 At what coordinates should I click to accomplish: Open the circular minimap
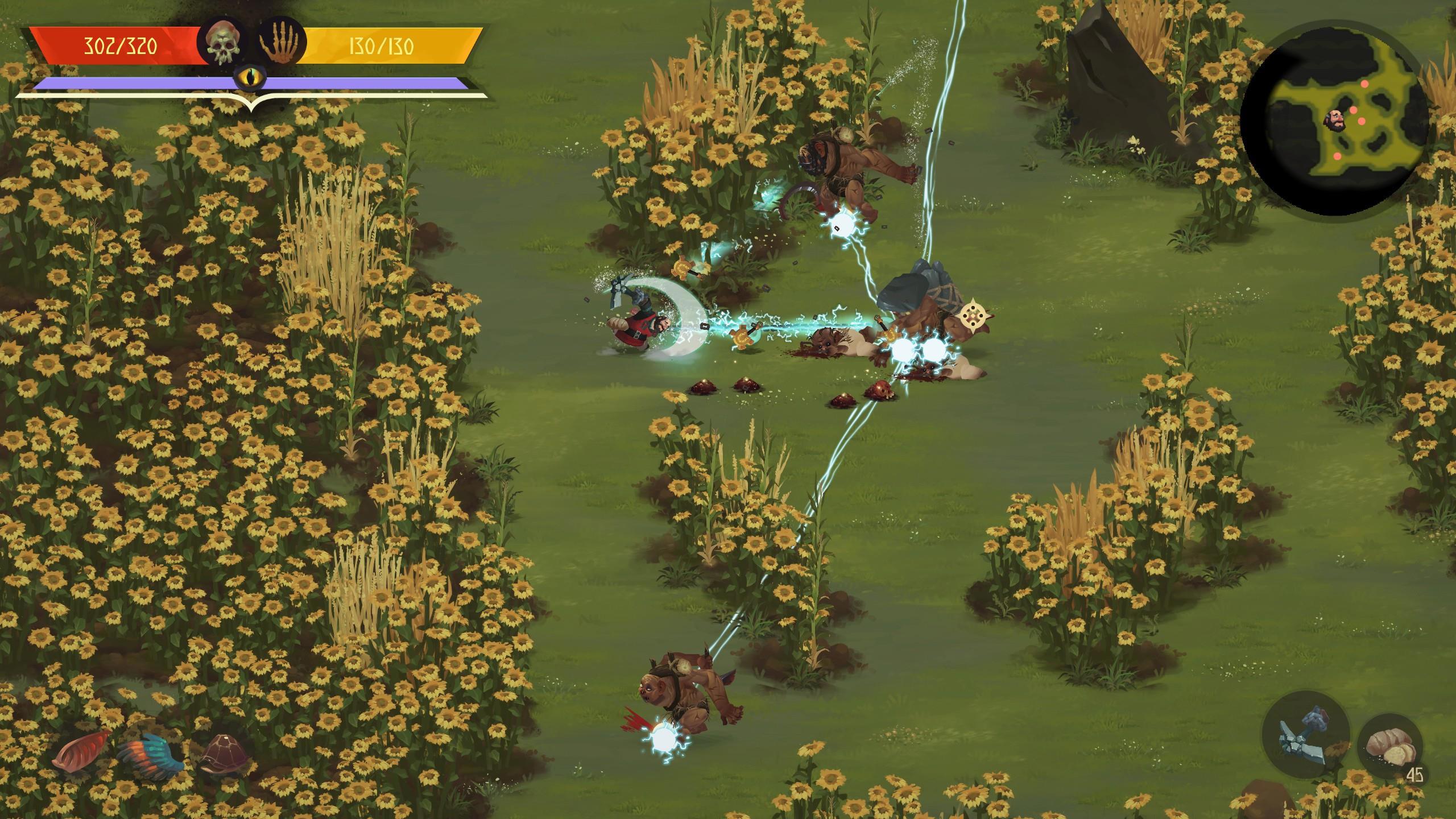(x=1338, y=118)
